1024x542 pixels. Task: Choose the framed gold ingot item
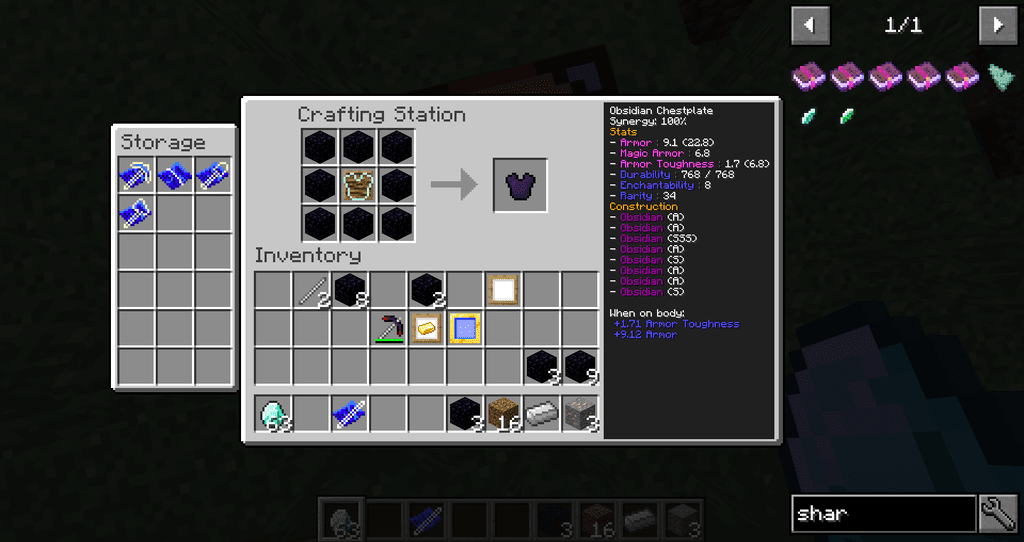point(426,328)
